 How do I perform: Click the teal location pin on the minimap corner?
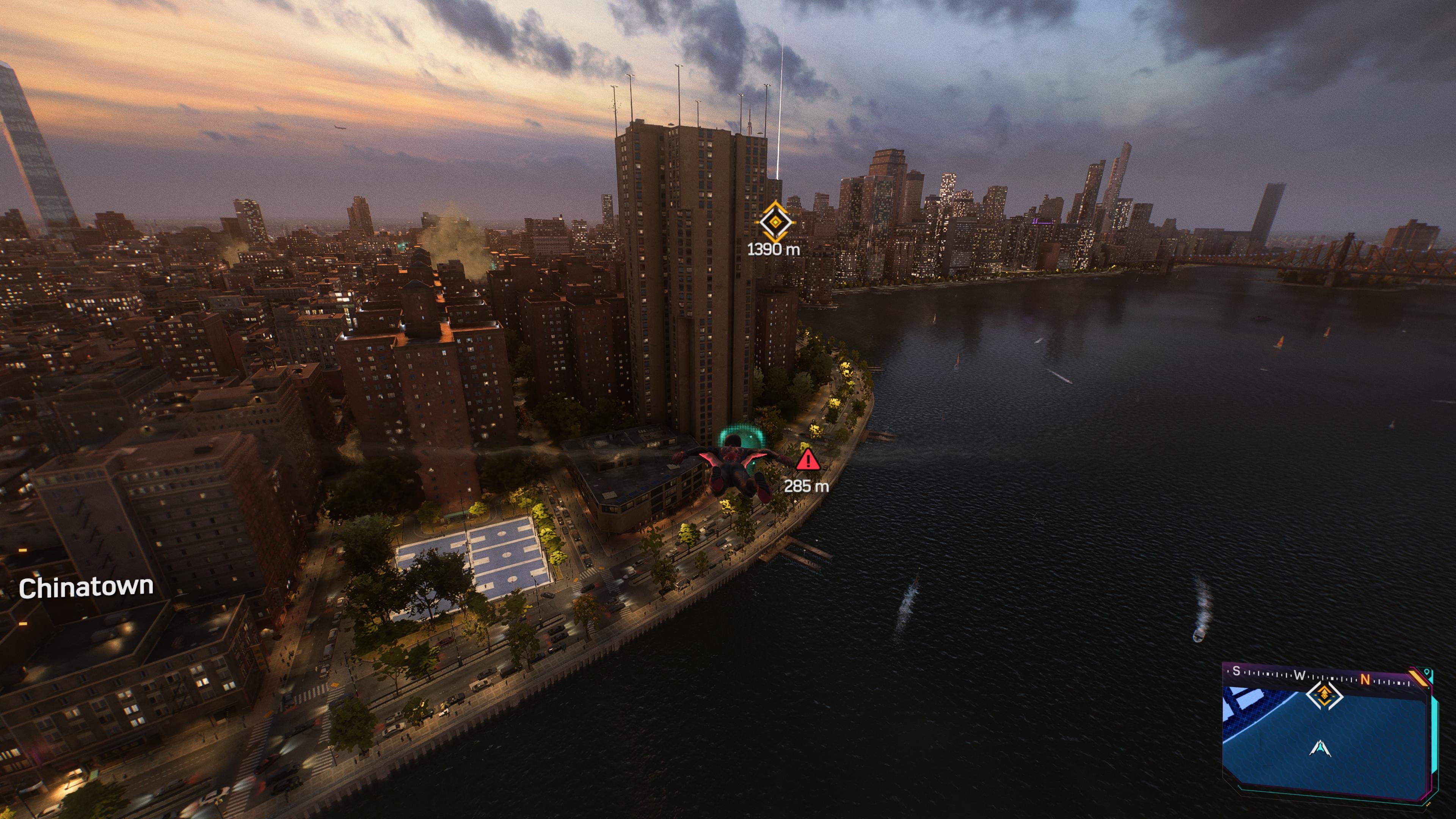[1426, 672]
